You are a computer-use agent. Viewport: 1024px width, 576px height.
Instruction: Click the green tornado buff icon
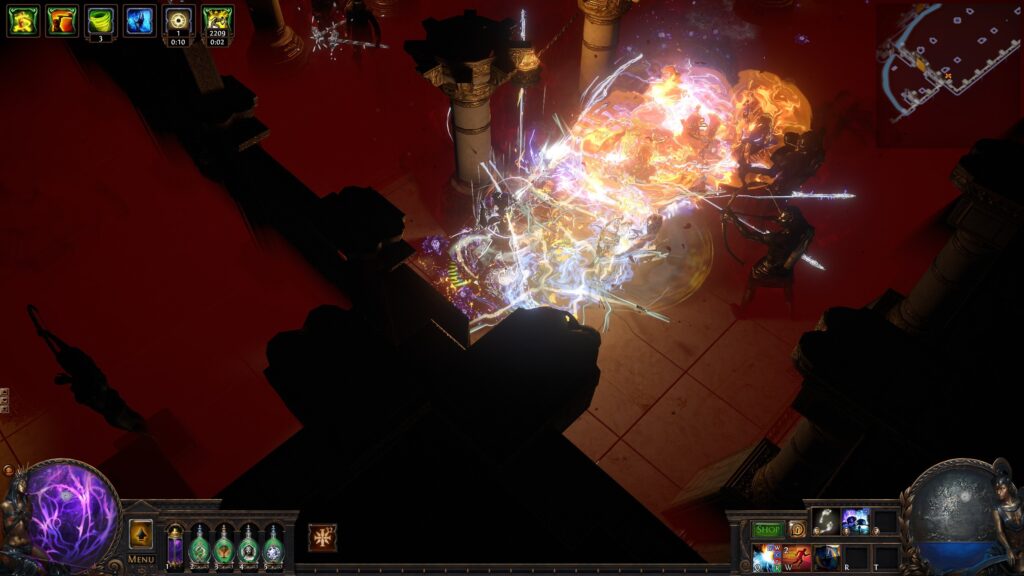point(100,20)
